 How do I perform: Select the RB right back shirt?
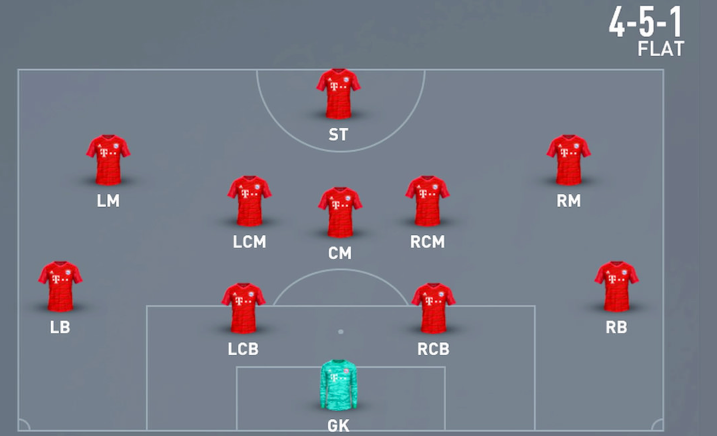click(616, 285)
